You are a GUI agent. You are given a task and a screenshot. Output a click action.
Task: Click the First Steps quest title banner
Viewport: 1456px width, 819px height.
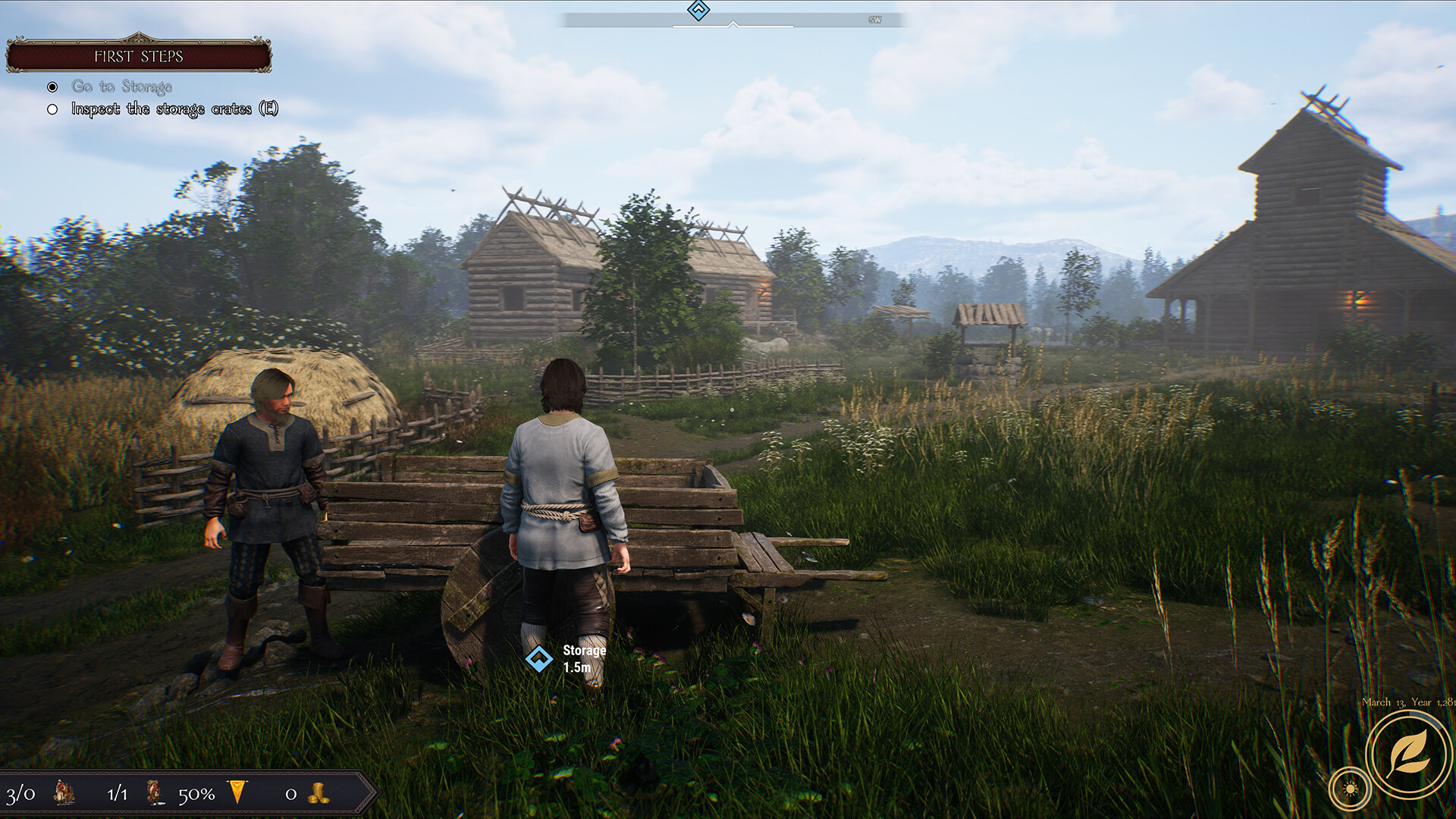coord(140,56)
